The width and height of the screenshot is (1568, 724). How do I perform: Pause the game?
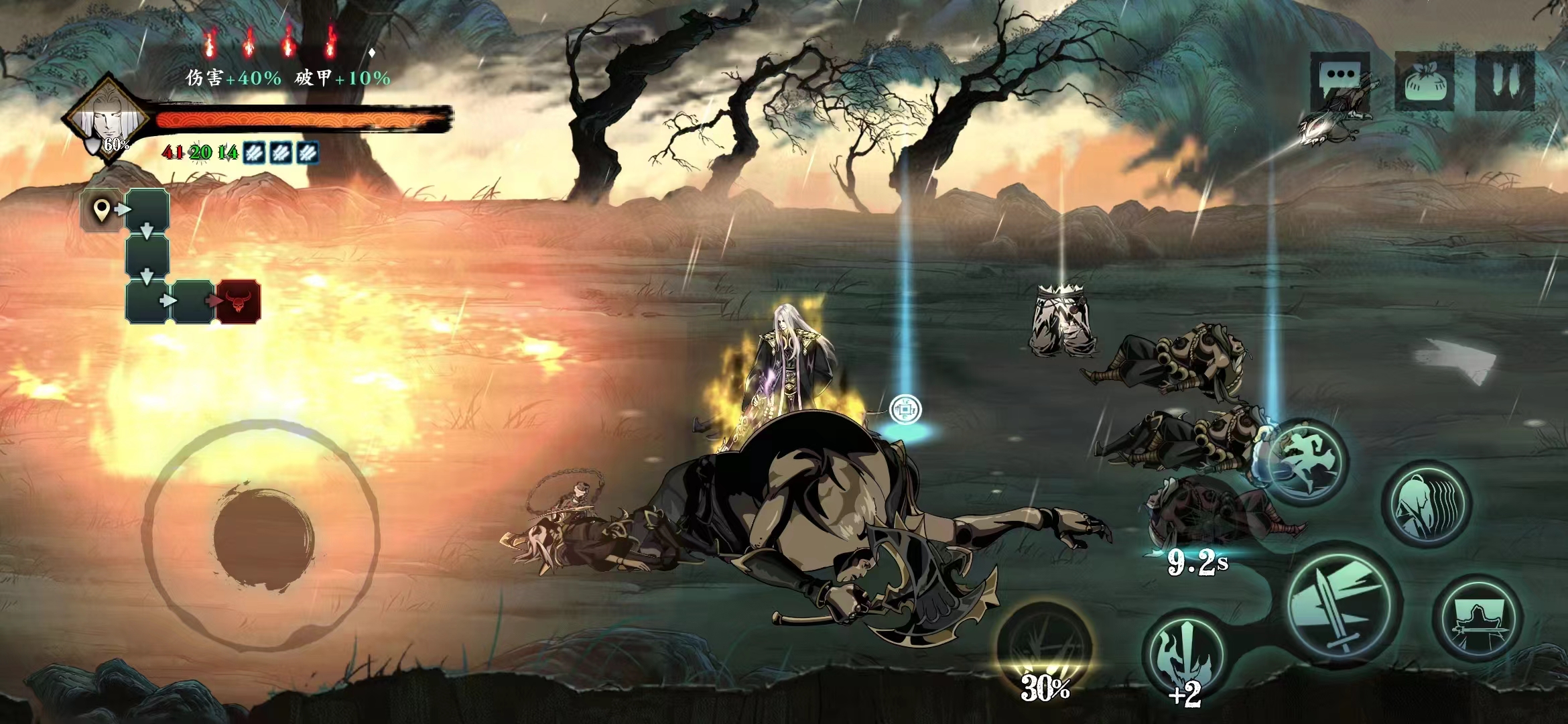coord(1505,80)
